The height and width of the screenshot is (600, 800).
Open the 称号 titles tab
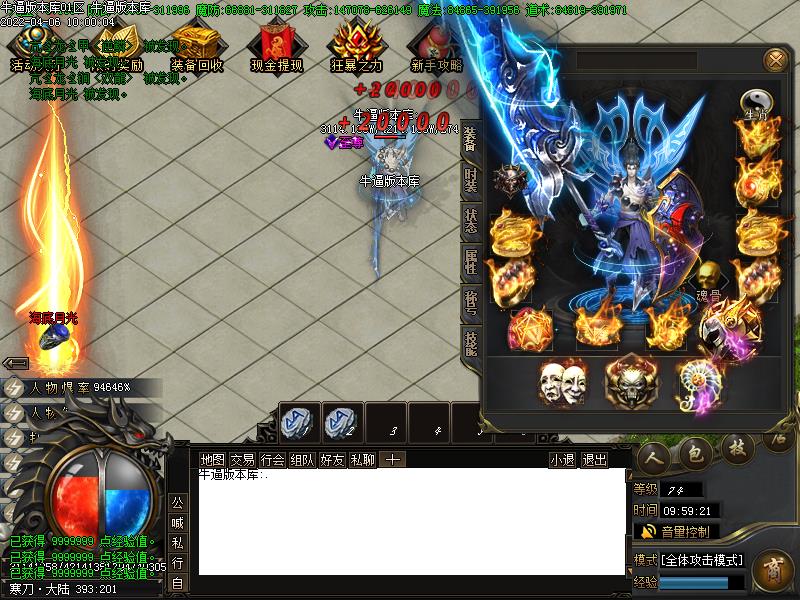pos(470,300)
